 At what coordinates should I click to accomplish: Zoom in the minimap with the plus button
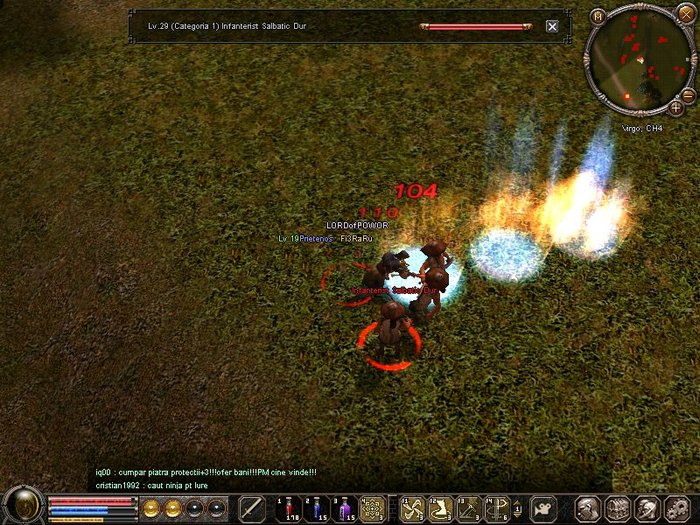tap(676, 107)
